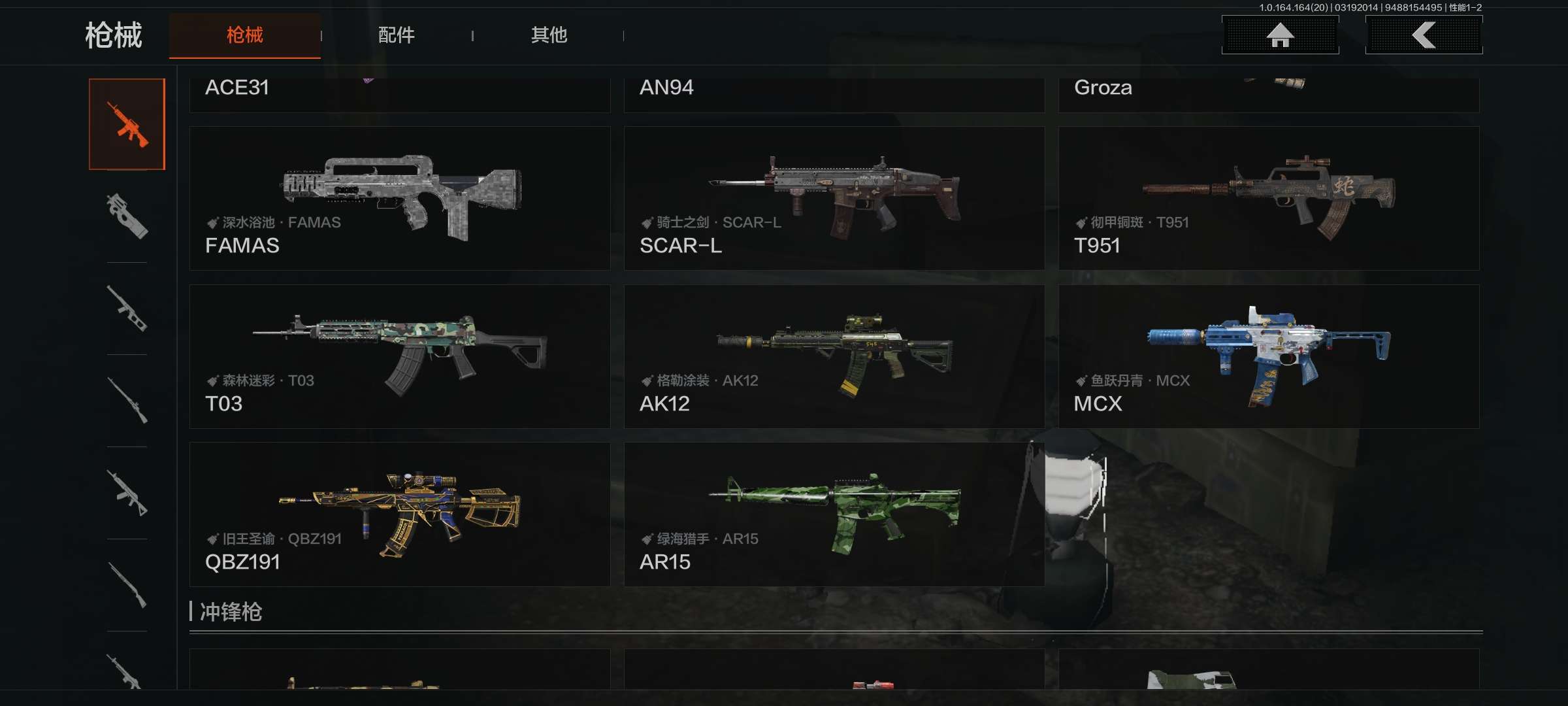
Task: Open the AN94 weapon card
Action: coord(834,93)
